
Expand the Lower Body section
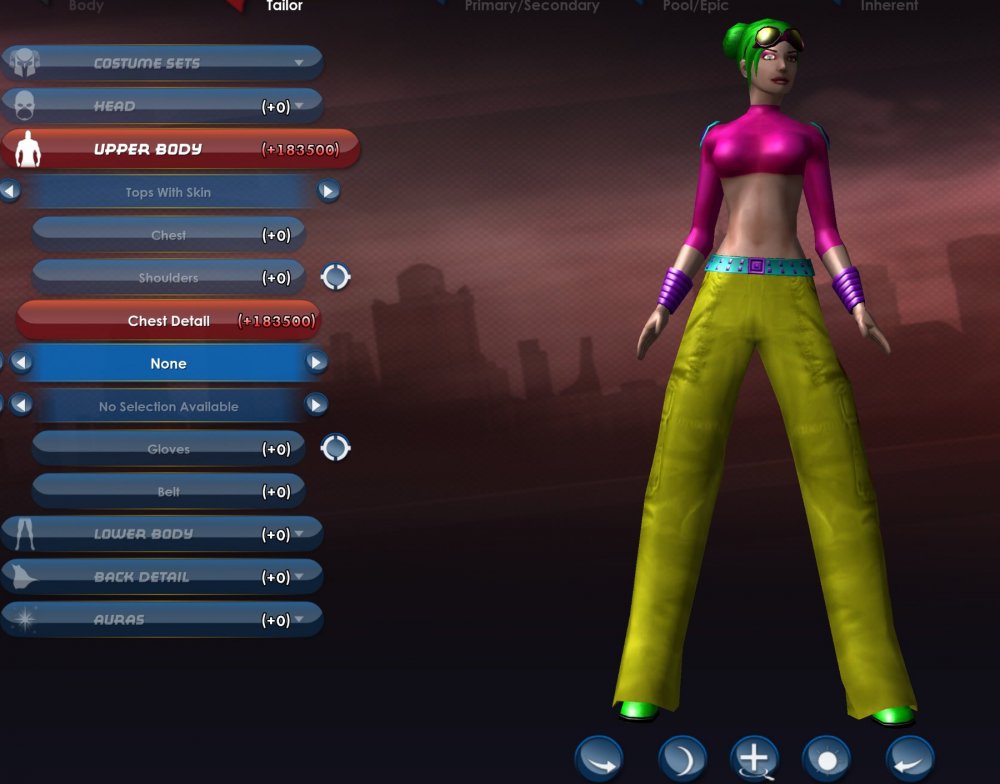tap(162, 534)
